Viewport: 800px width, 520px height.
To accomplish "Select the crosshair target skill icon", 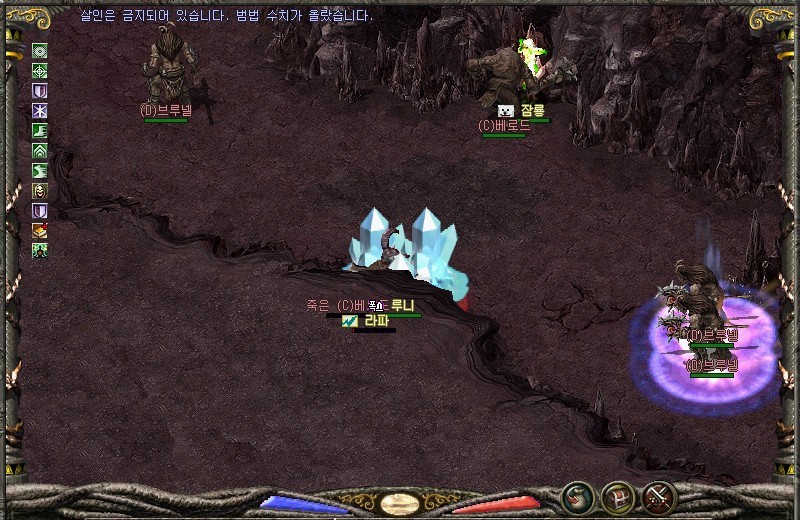I will click(40, 71).
